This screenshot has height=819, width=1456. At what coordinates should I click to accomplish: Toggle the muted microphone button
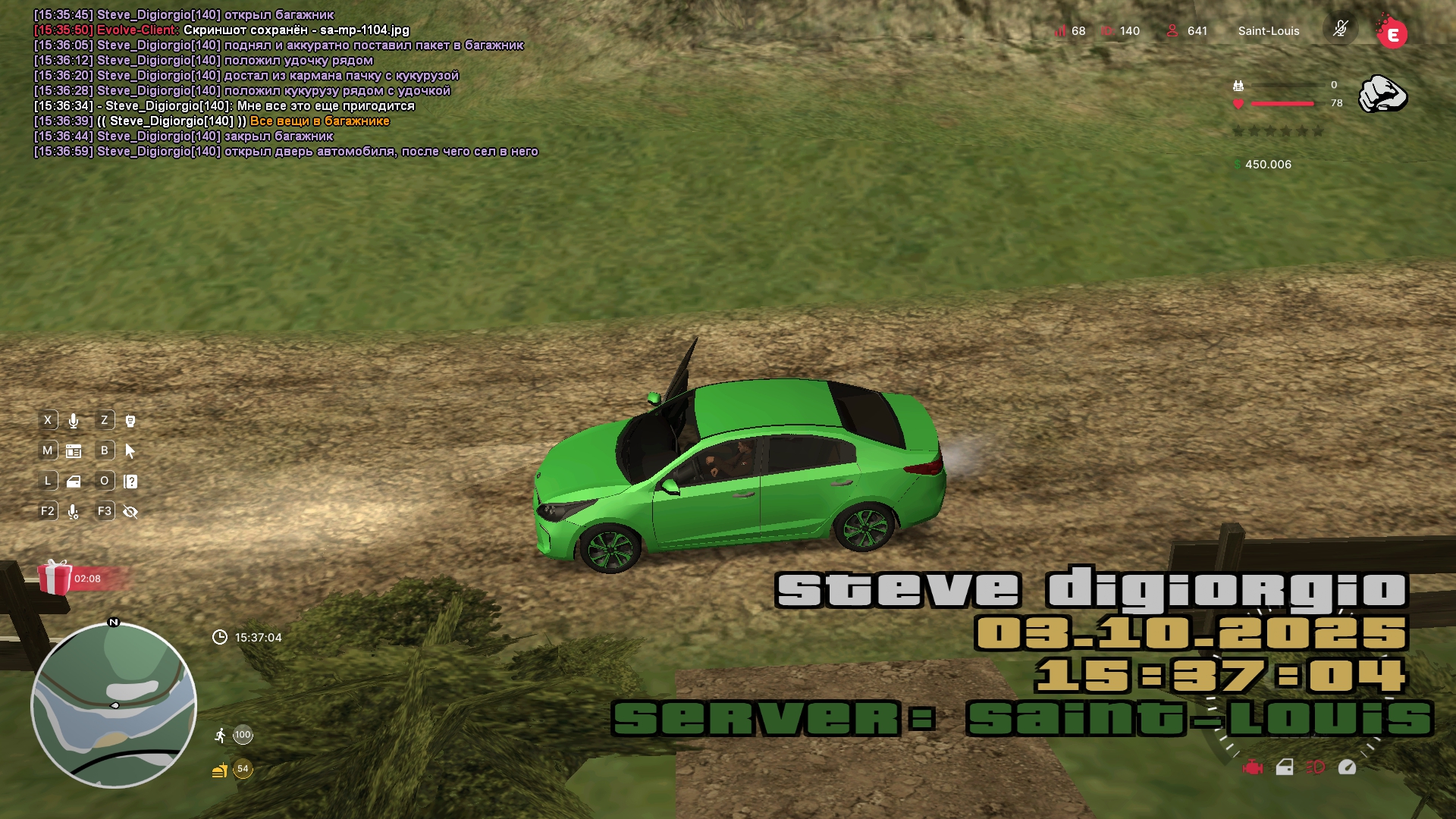pos(1340,30)
